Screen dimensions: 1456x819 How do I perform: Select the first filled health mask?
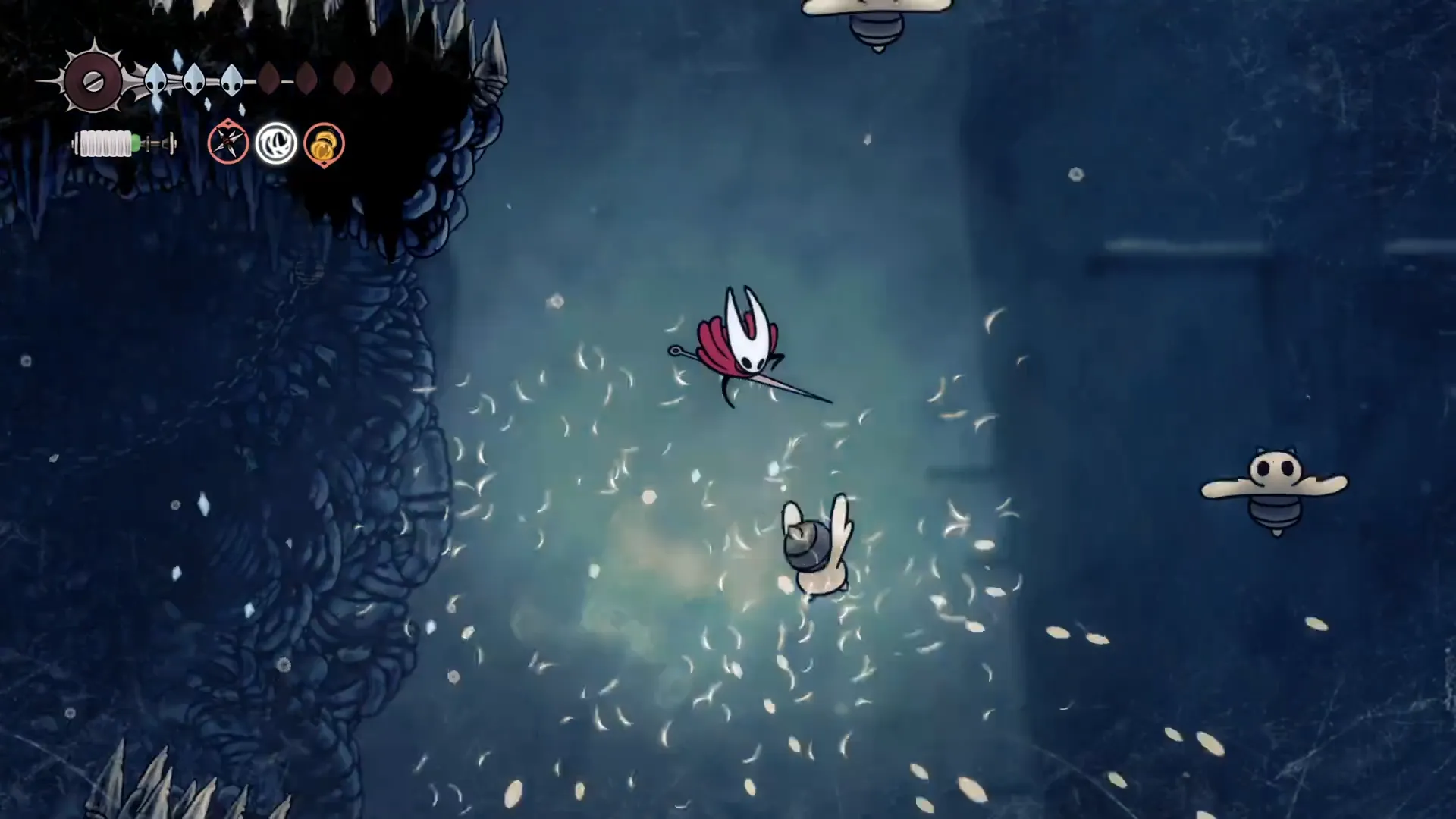pyautogui.click(x=155, y=78)
